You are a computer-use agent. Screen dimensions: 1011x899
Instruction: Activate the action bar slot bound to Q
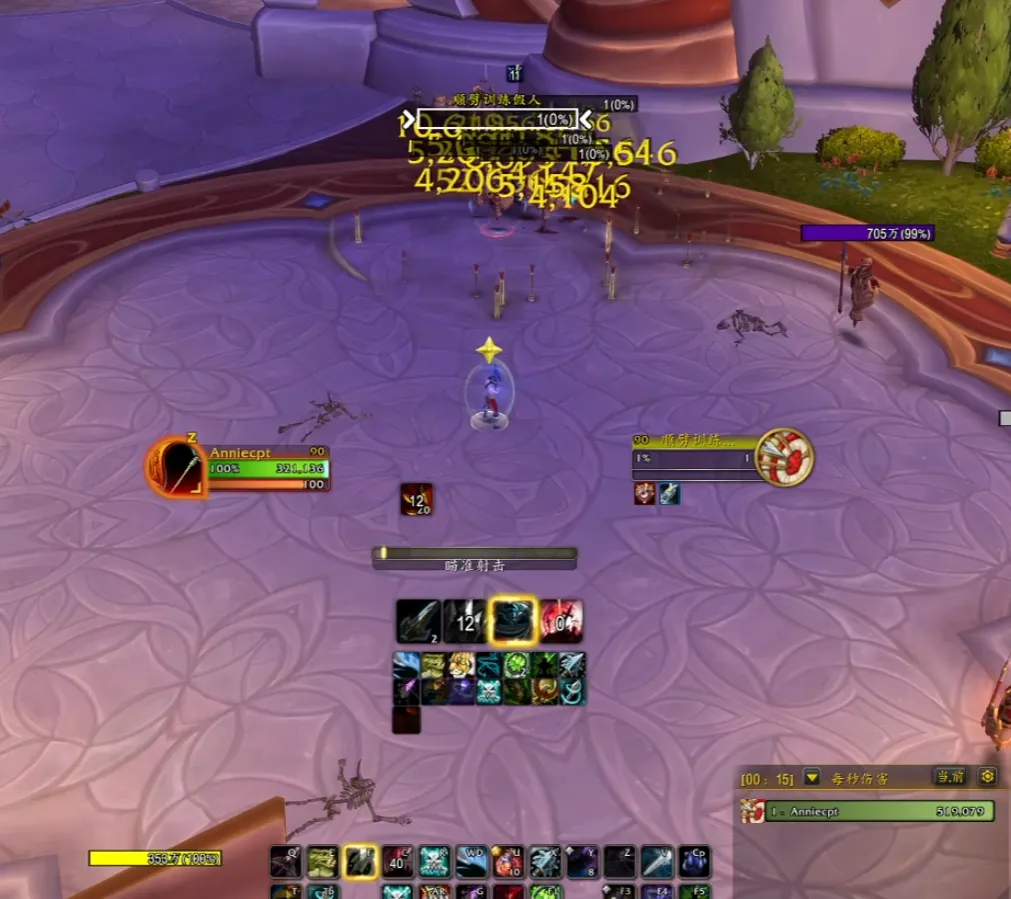[x=285, y=861]
